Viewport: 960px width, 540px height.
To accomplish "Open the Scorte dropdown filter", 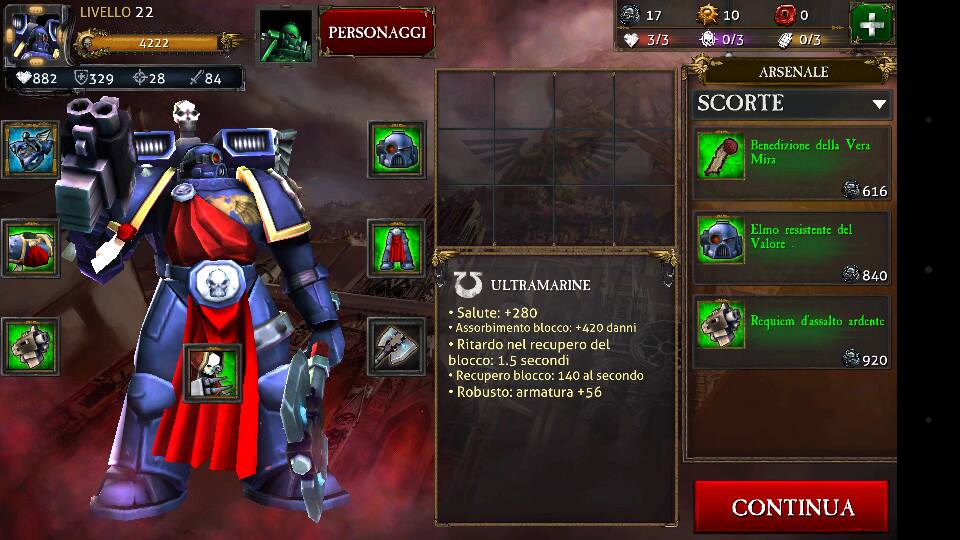I will pyautogui.click(x=791, y=103).
